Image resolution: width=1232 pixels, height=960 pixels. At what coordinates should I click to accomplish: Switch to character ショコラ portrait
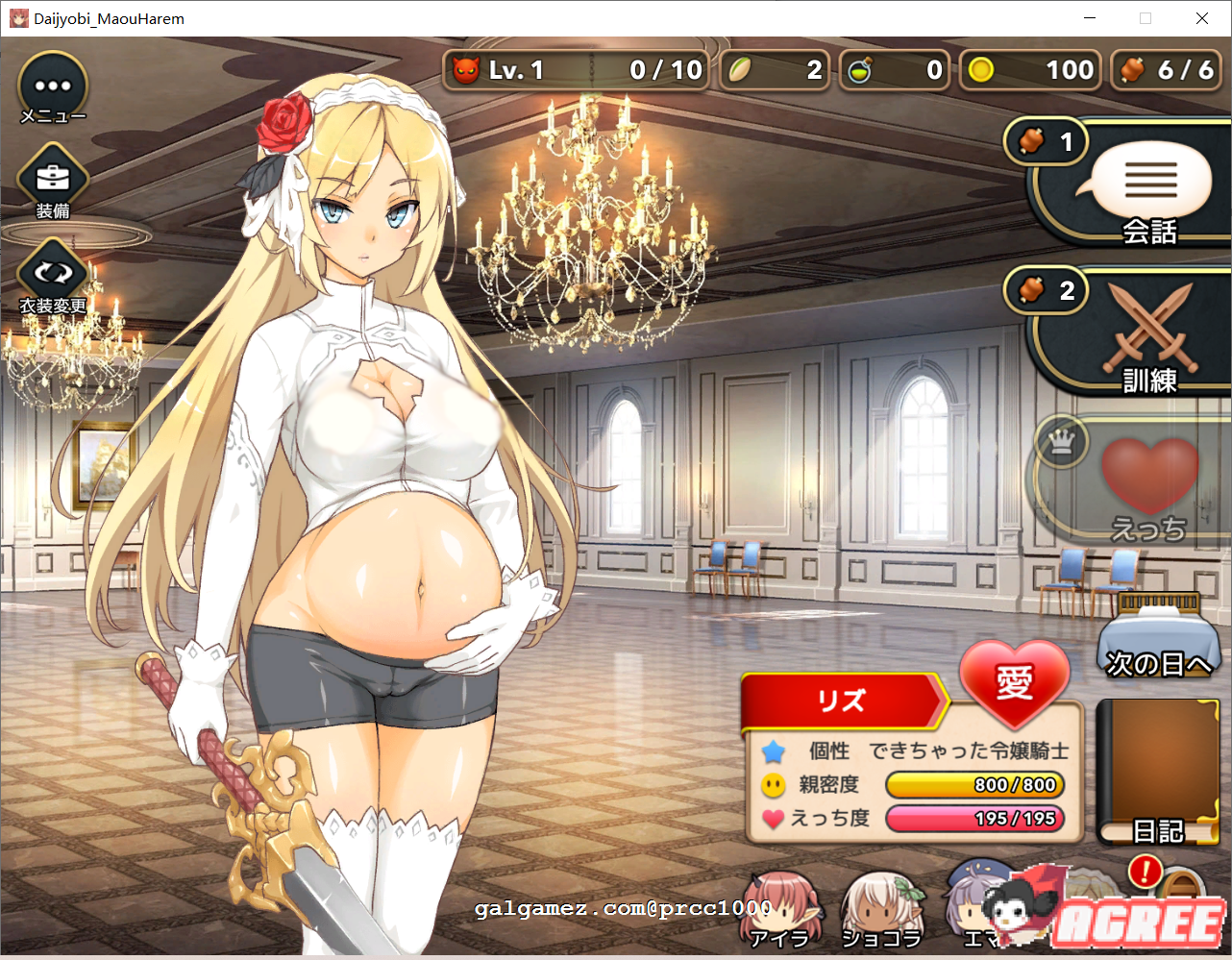click(879, 908)
